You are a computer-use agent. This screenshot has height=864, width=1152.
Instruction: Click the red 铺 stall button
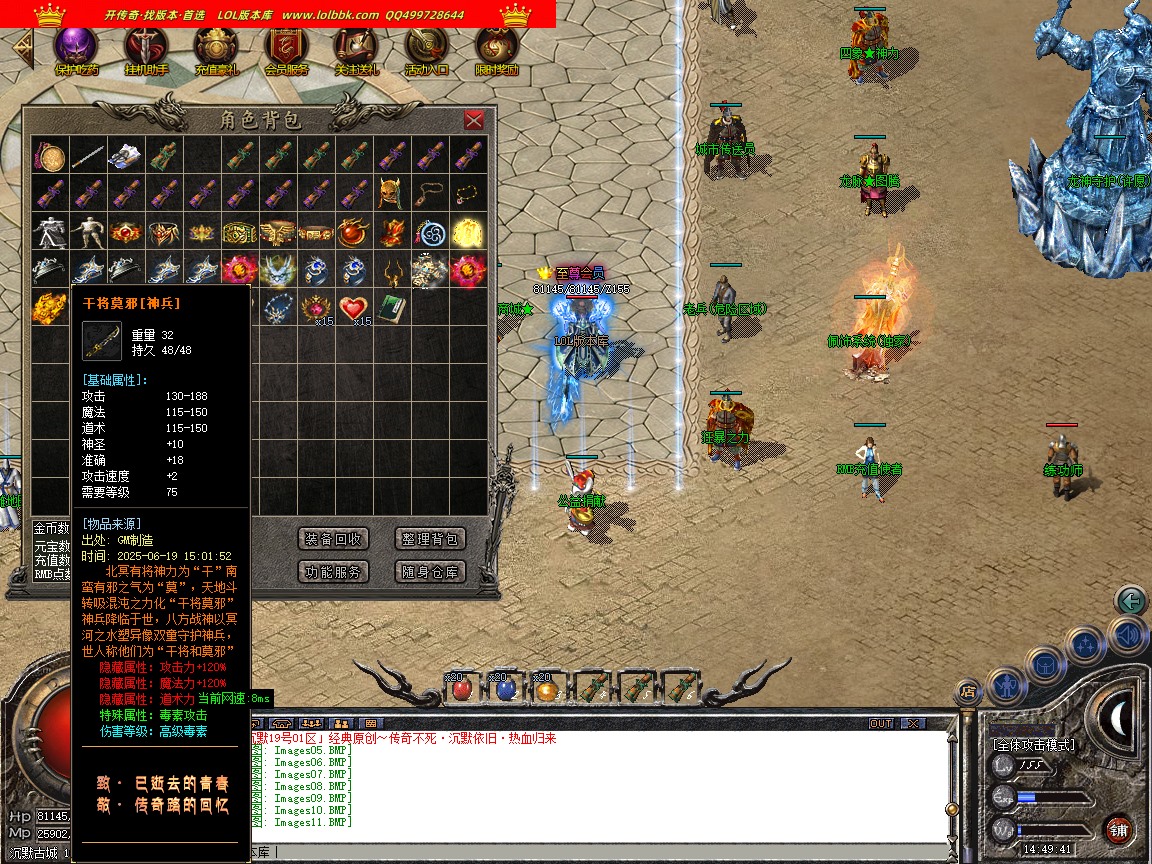(1119, 829)
